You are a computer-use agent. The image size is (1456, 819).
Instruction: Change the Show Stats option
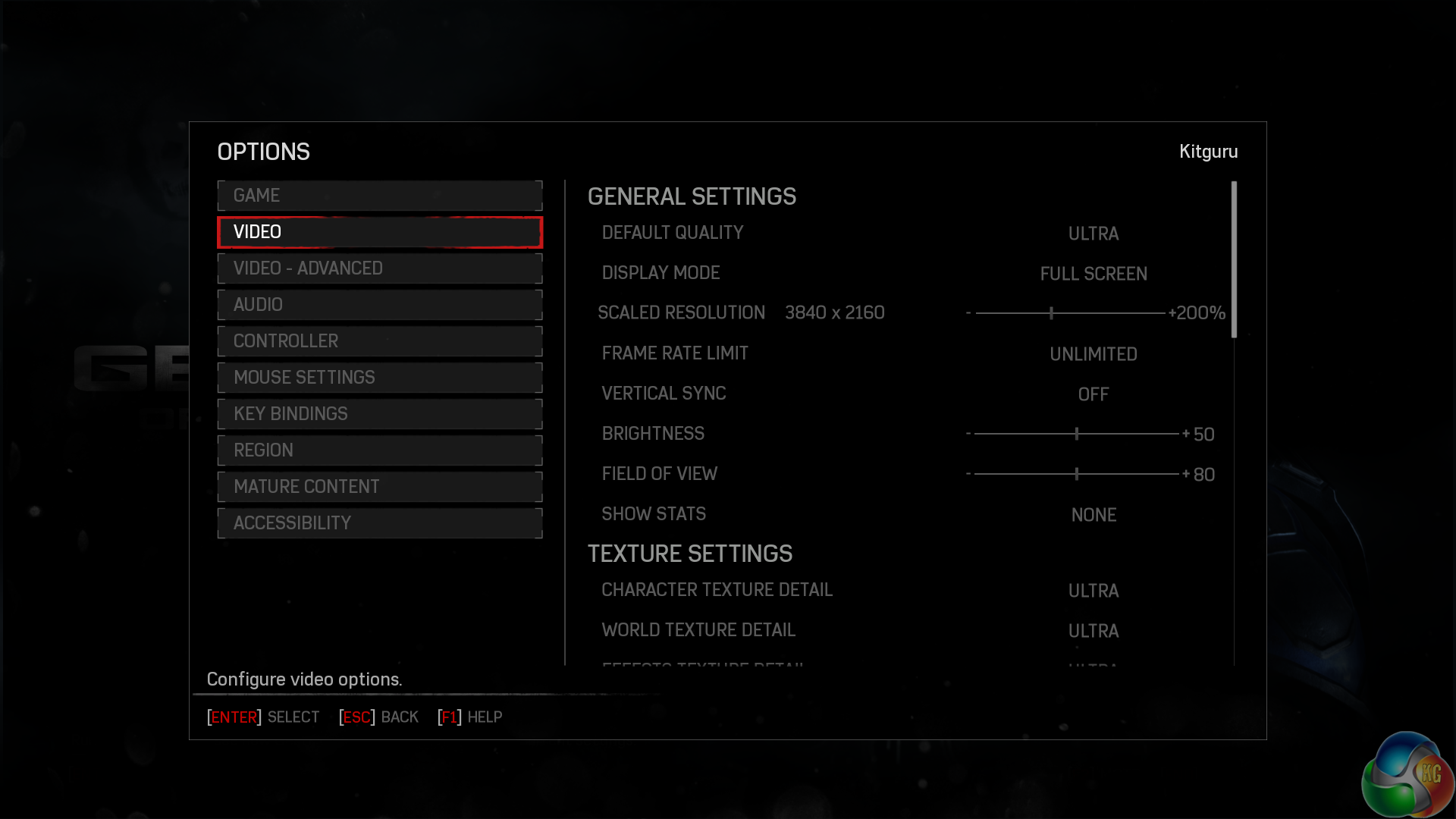click(x=1093, y=515)
